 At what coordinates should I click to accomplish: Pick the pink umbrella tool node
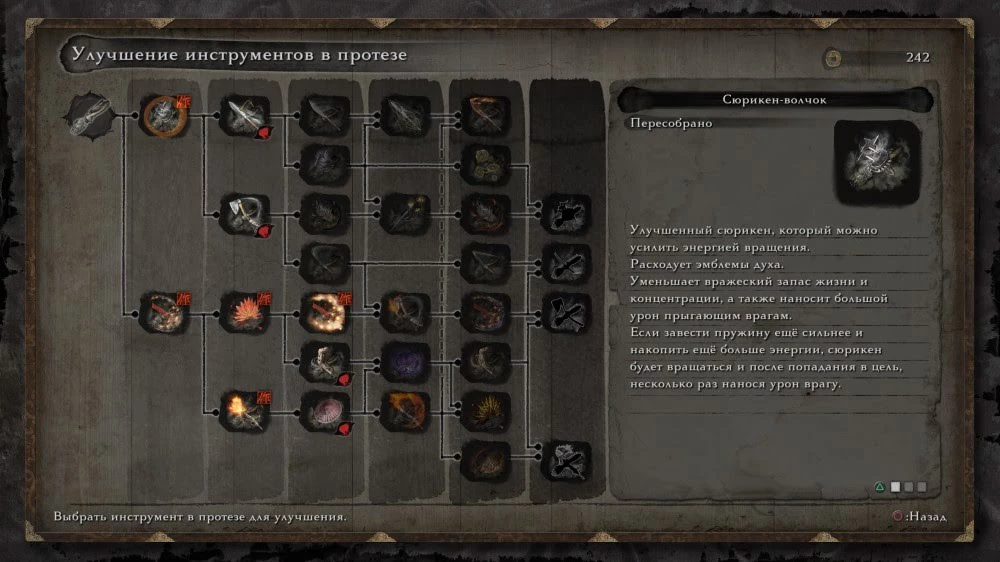click(x=326, y=410)
